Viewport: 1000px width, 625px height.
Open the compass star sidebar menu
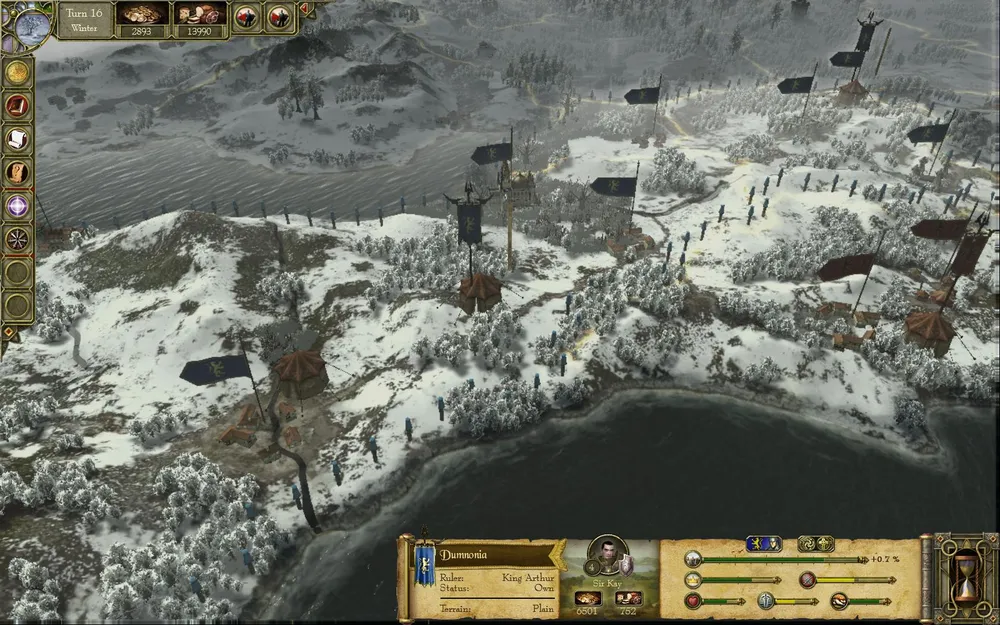pos(17,238)
